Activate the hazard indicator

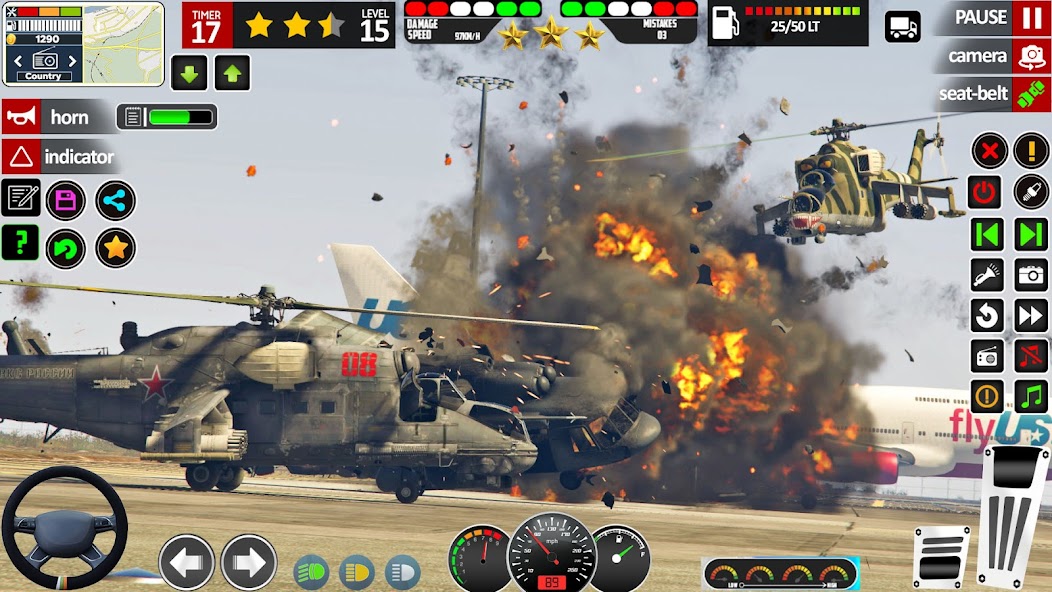(x=60, y=157)
